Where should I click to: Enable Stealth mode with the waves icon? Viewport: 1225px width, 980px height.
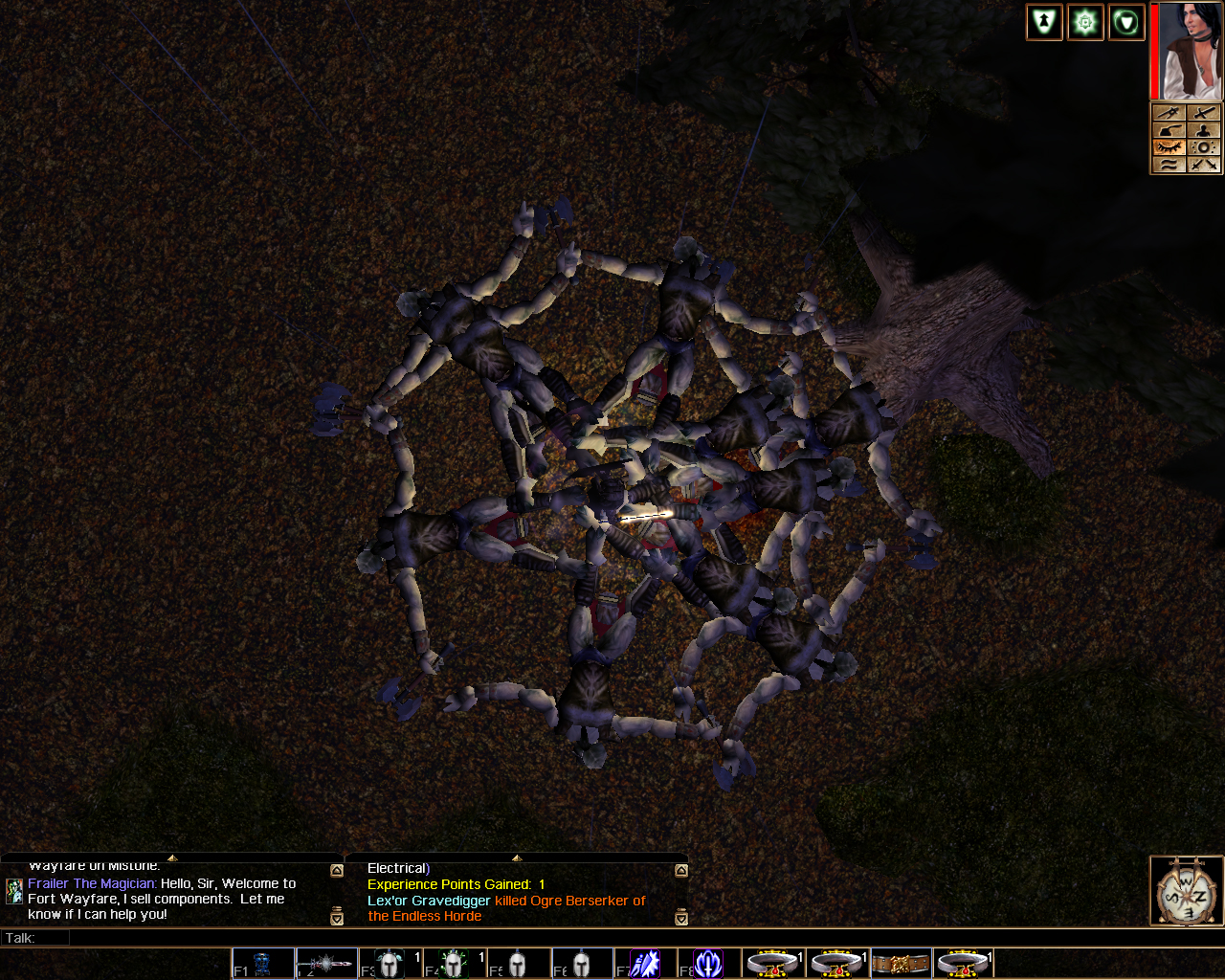(x=1169, y=165)
